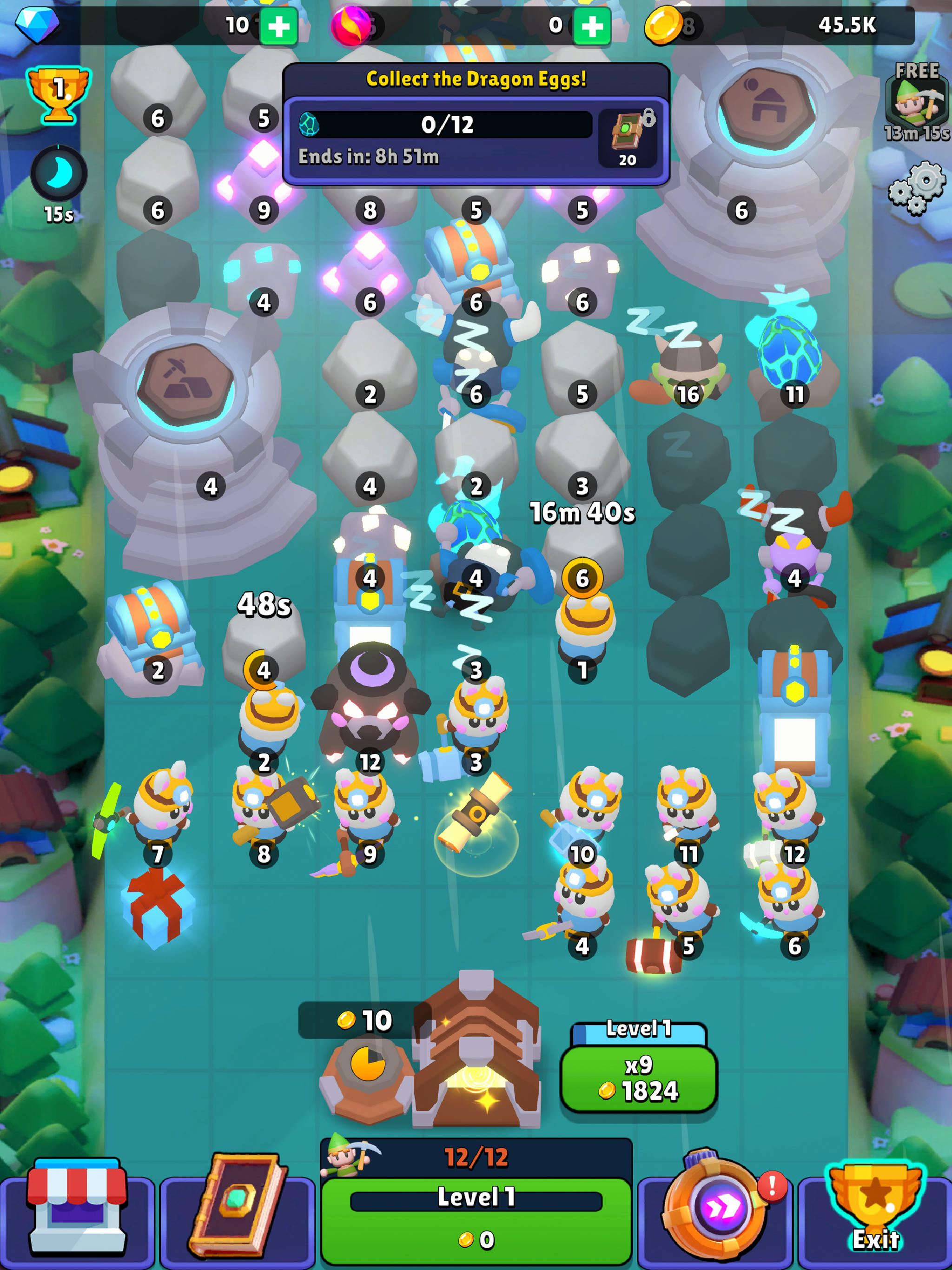Tap the green plus next to energy
Screen dimensions: 952x1270
pyautogui.click(x=593, y=24)
